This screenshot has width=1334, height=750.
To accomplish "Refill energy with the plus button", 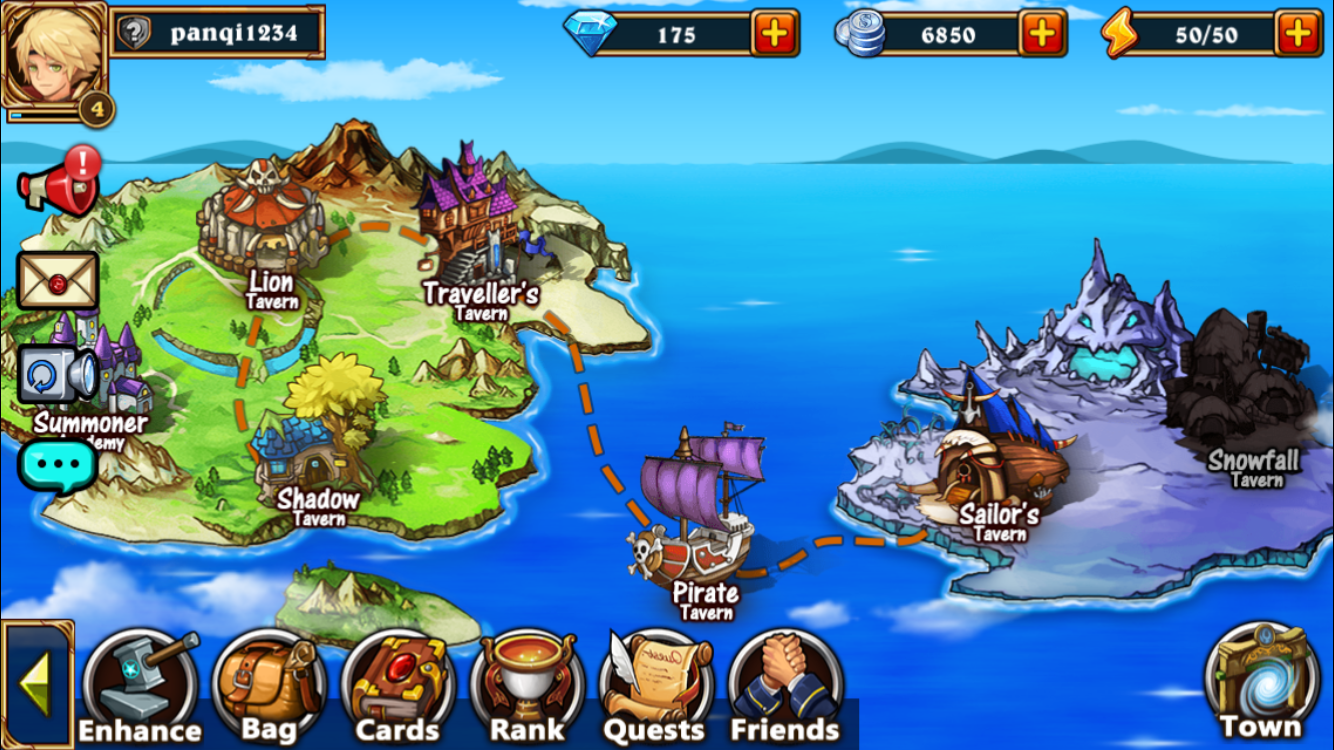I will coord(1298,34).
